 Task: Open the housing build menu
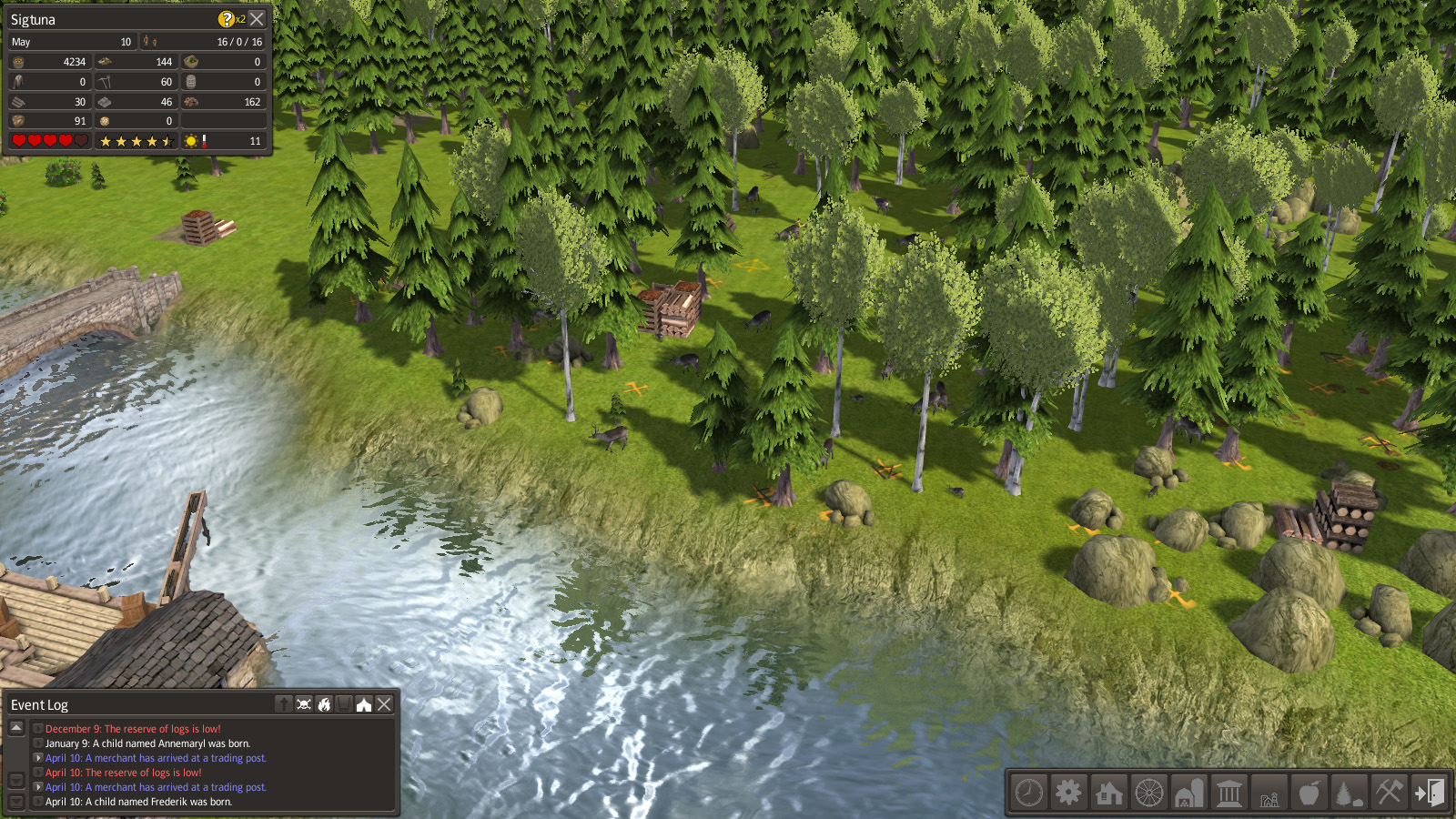pos(1108,793)
